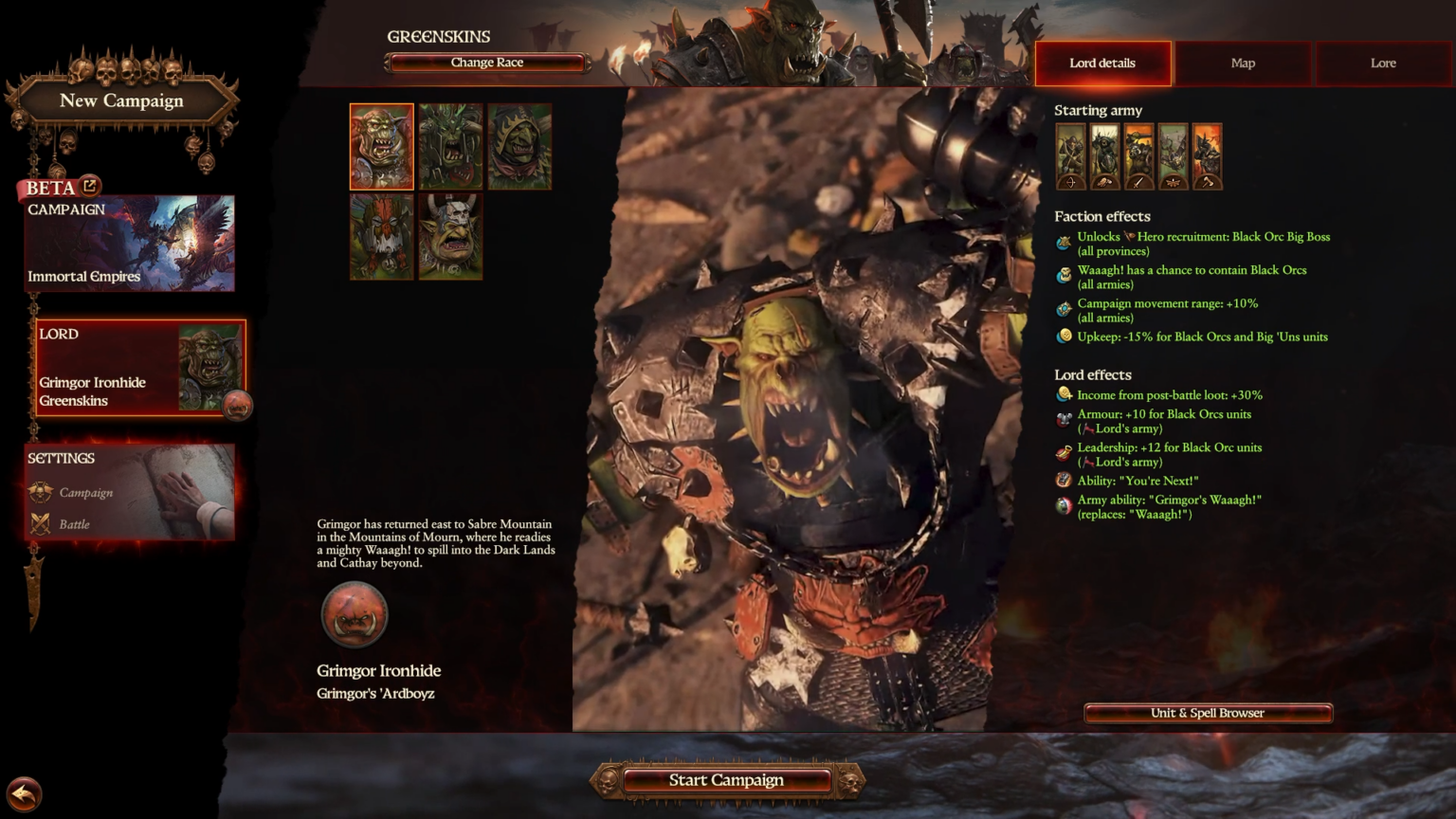Viewport: 1456px width, 819px height.
Task: Click the upkeep coin icon
Action: click(x=1064, y=337)
